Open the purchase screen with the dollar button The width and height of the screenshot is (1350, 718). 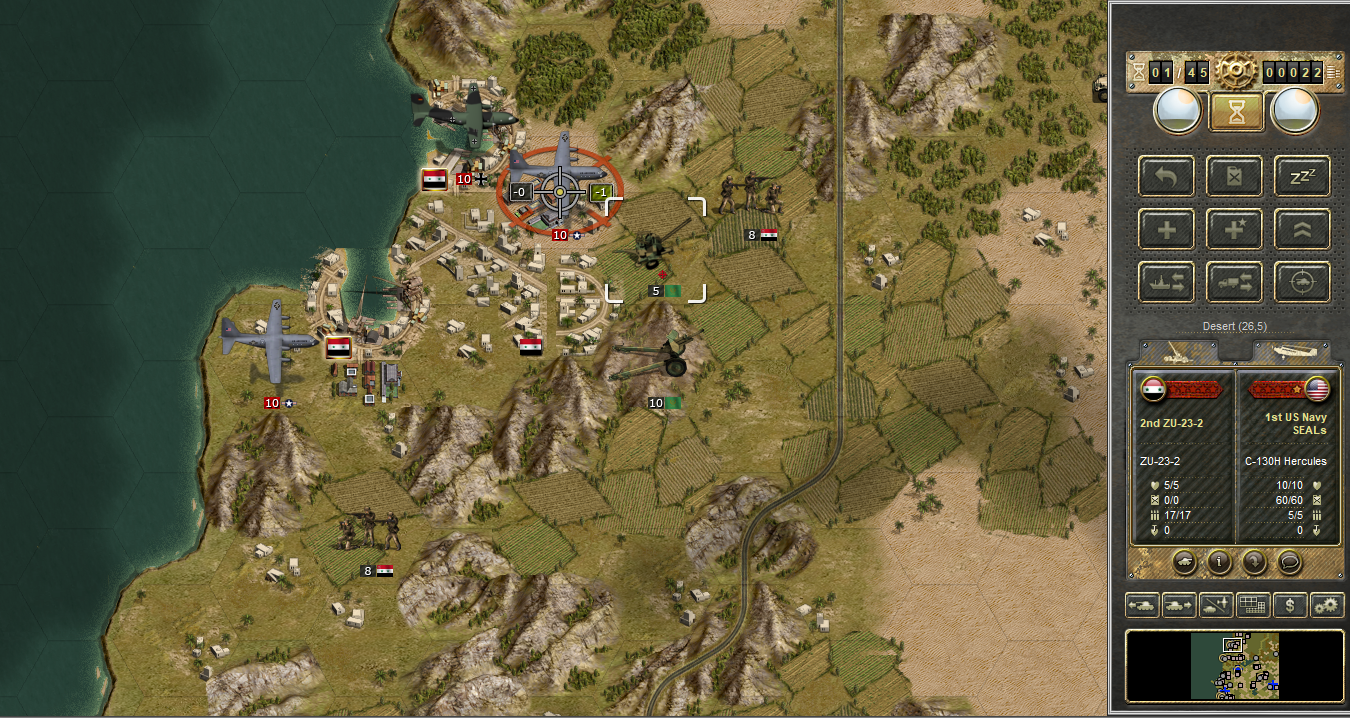click(x=1291, y=605)
